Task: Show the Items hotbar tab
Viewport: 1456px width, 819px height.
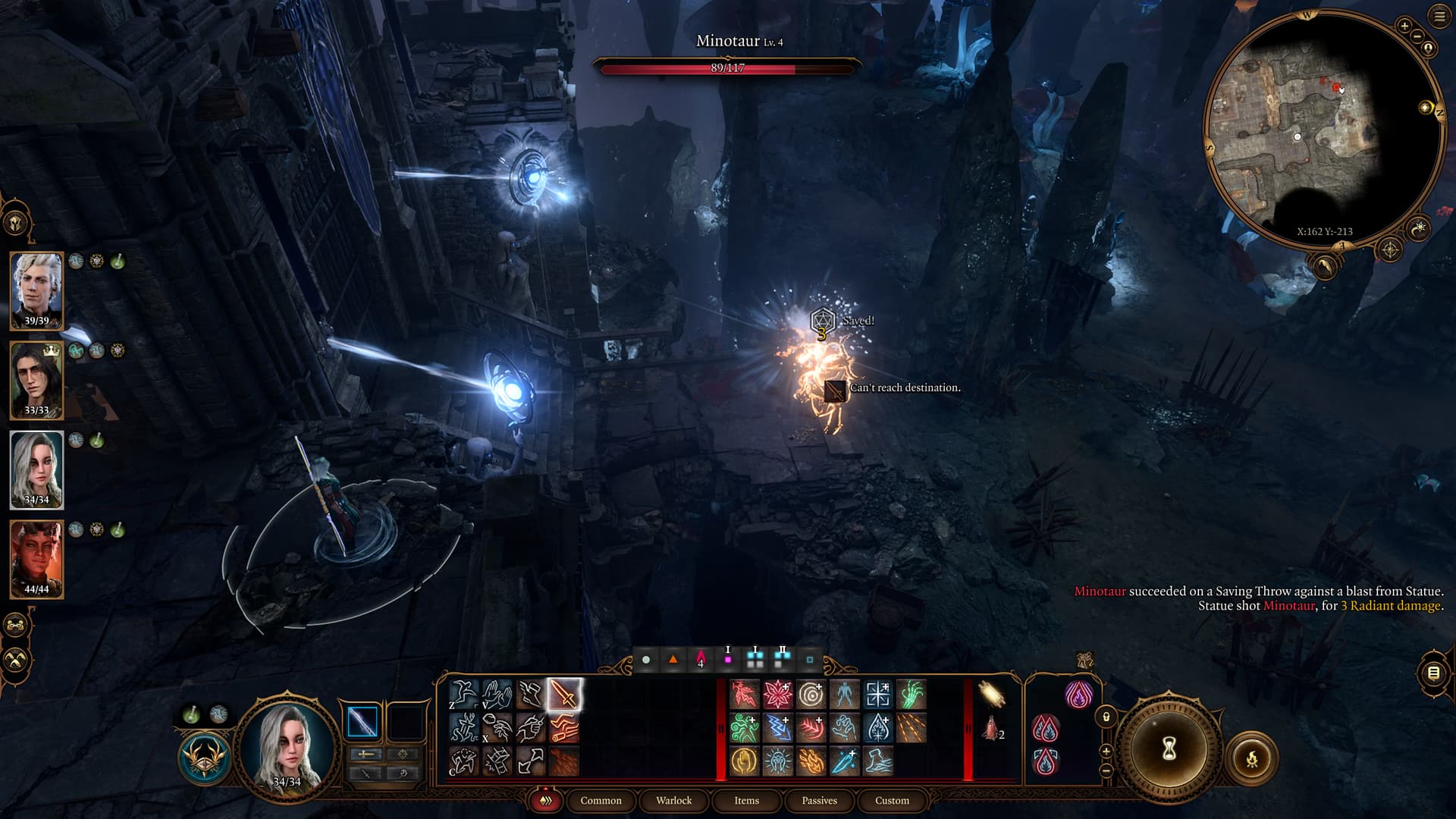Action: pyautogui.click(x=746, y=800)
